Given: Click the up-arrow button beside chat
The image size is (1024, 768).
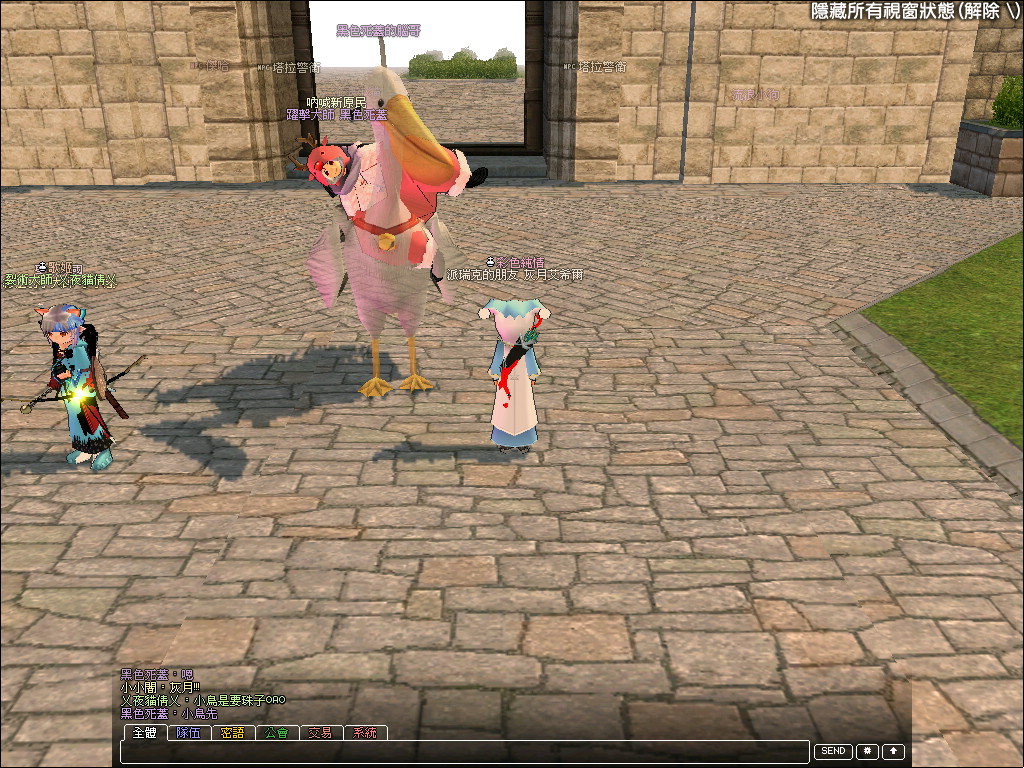Looking at the screenshot, I should tap(893, 751).
